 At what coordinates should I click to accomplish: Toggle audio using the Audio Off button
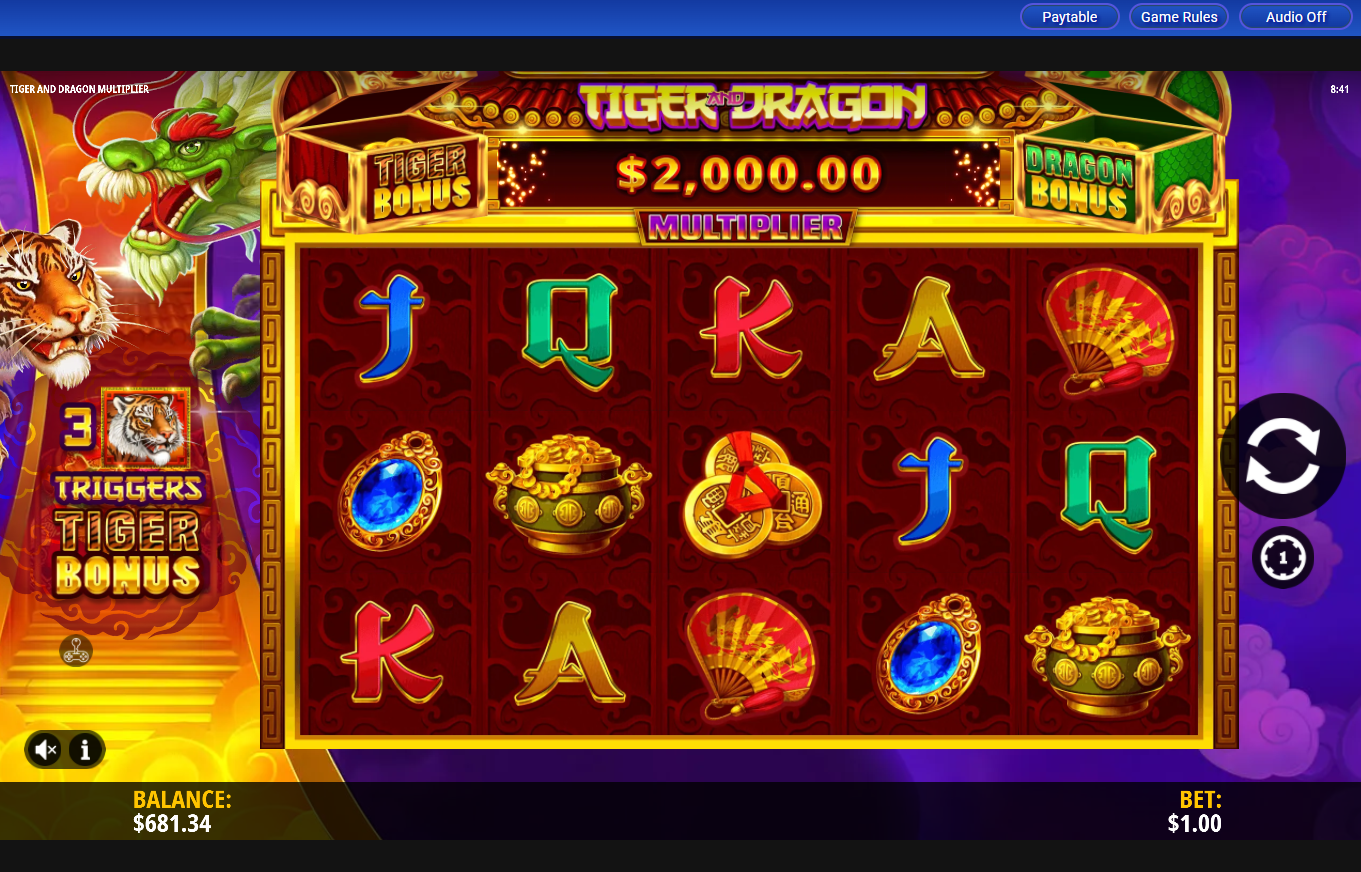coord(1295,16)
